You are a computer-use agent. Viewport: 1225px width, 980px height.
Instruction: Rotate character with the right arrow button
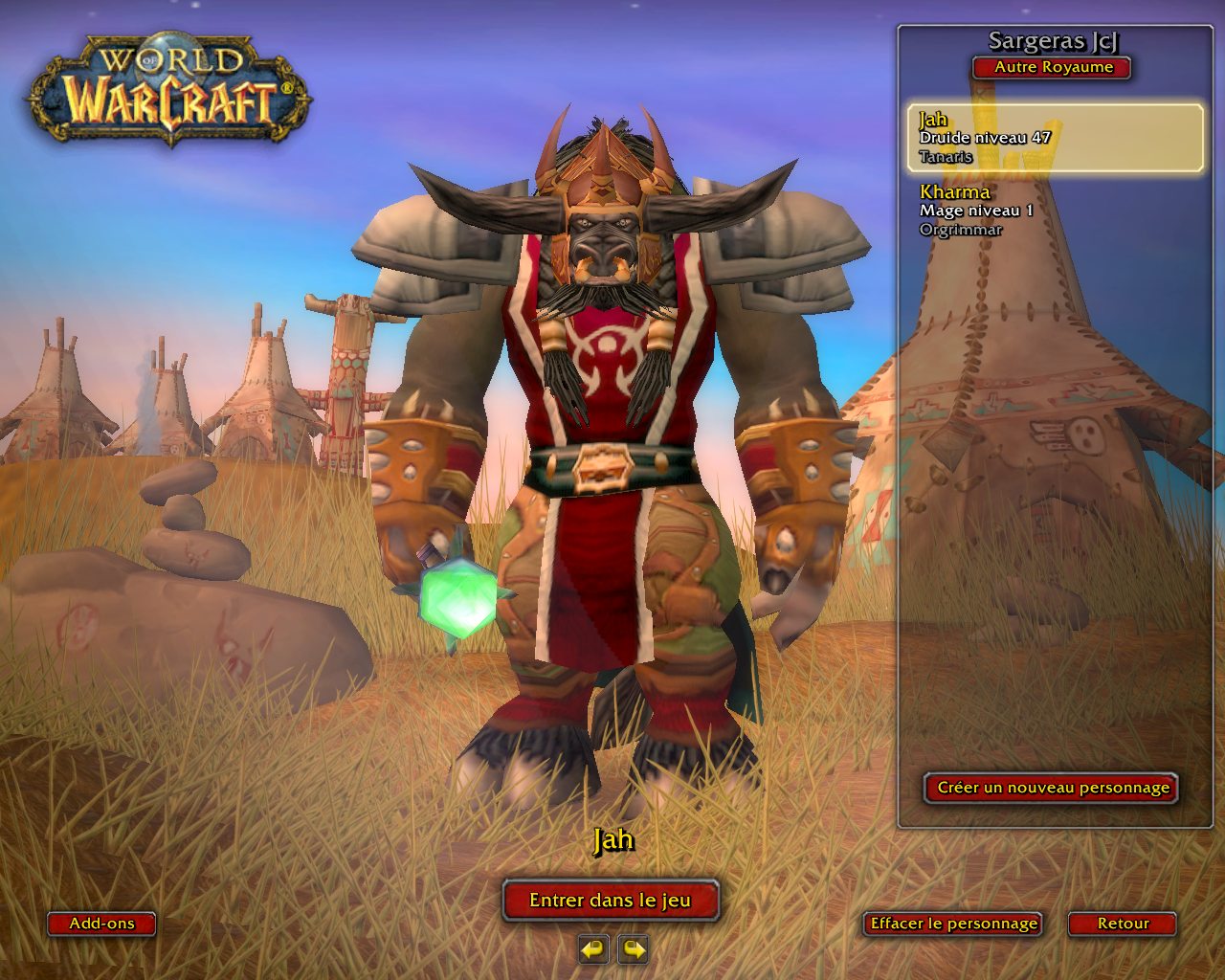[x=634, y=949]
